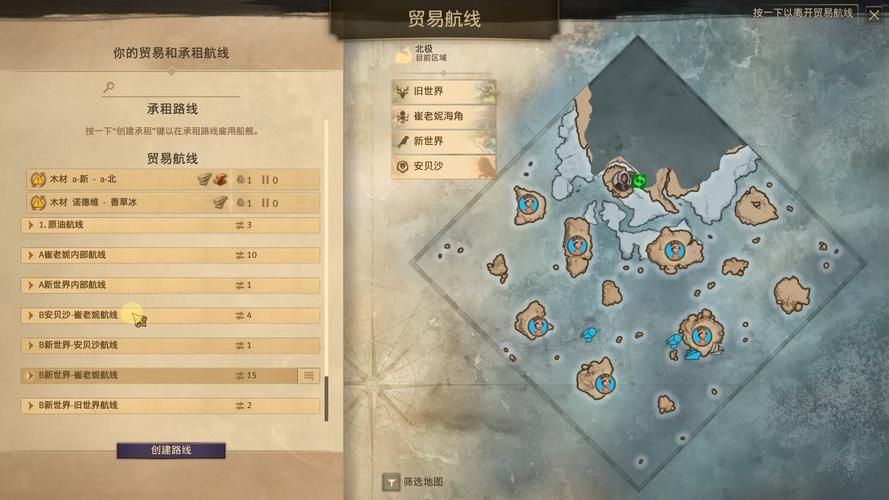The width and height of the screenshot is (889, 500).
Task: Click the green trade marker on the map
Action: coord(639,181)
